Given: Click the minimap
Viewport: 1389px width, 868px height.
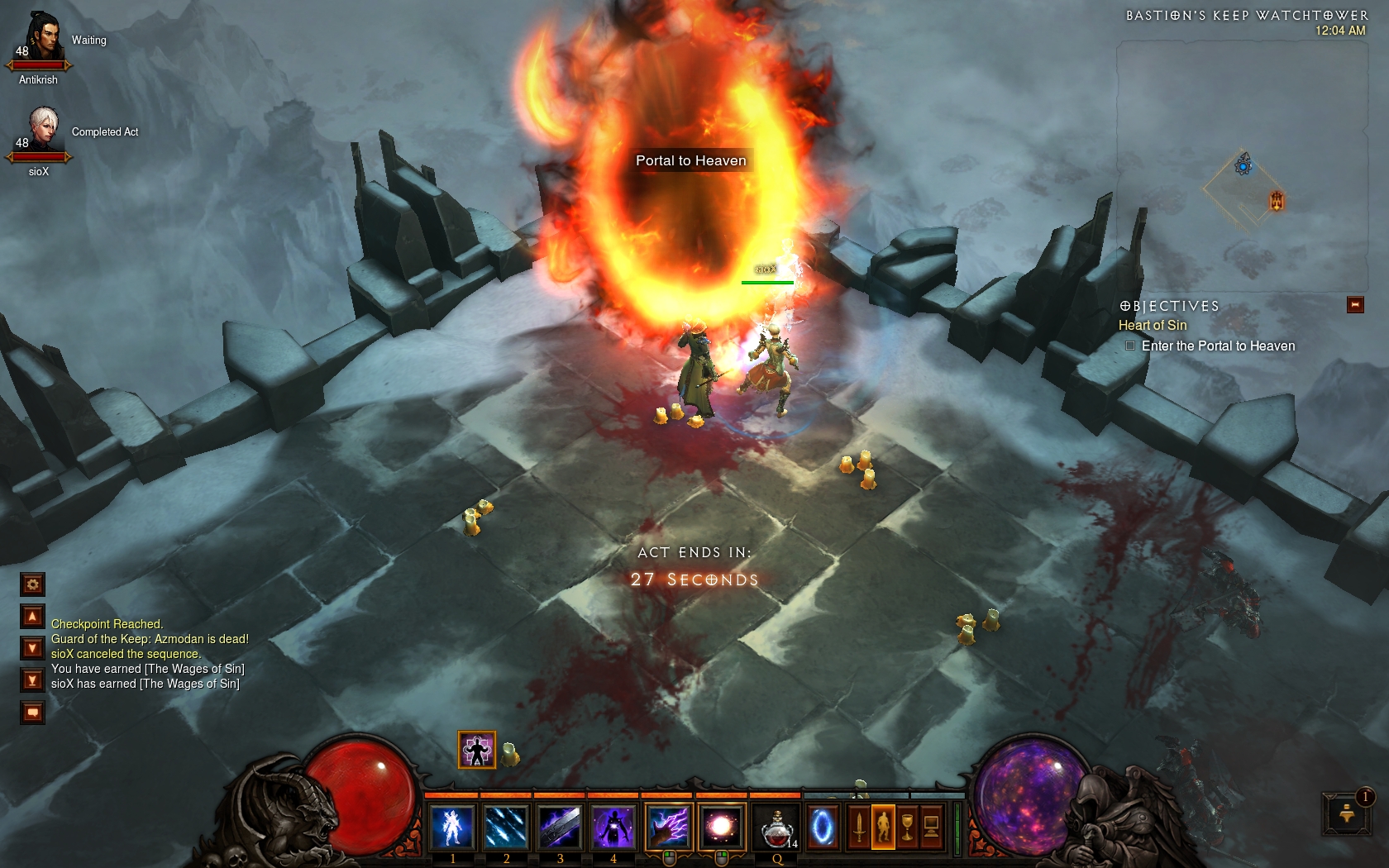Looking at the screenshot, I should 1242,165.
